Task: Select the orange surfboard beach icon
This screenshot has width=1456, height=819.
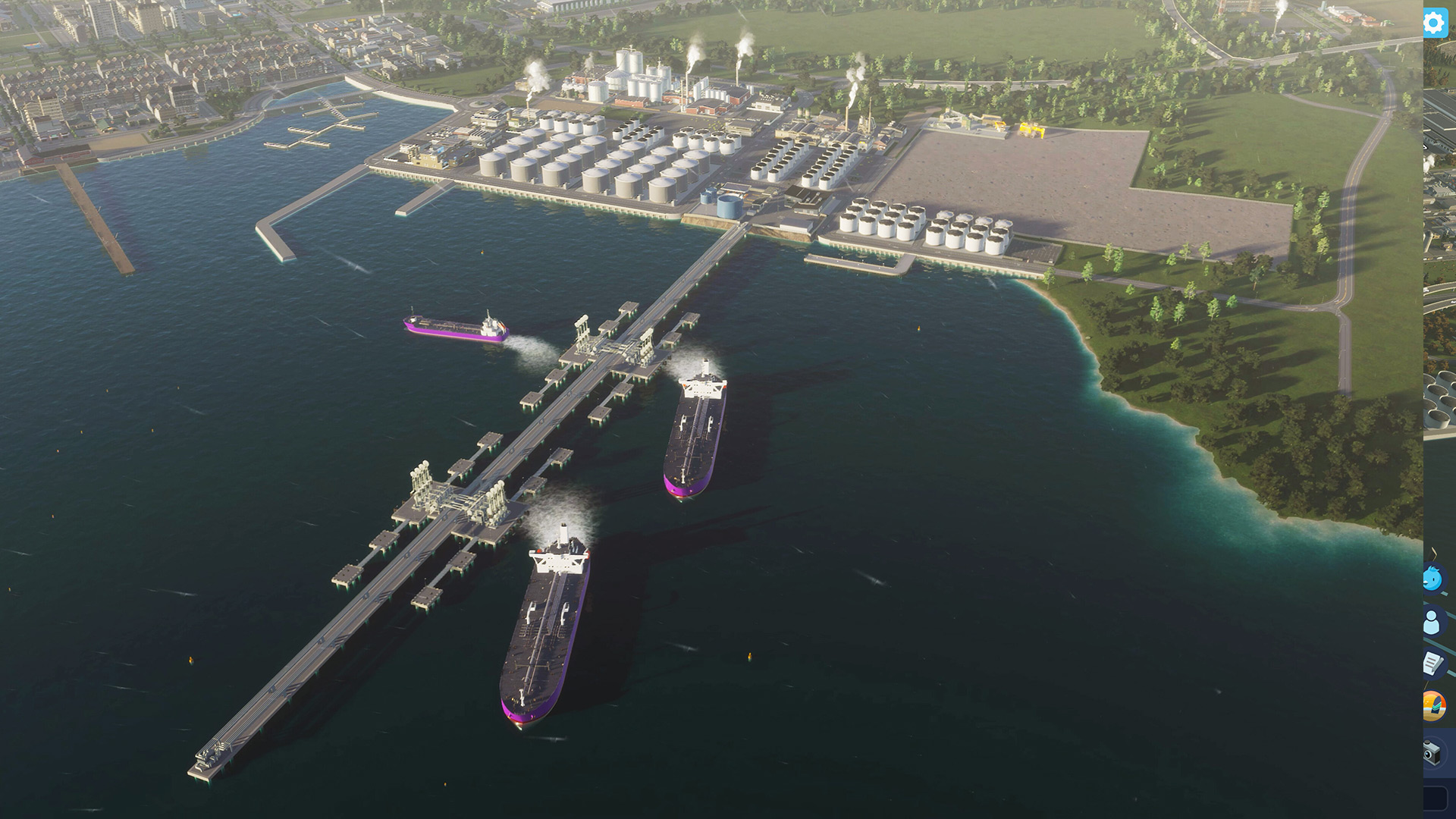Action: 1433,706
